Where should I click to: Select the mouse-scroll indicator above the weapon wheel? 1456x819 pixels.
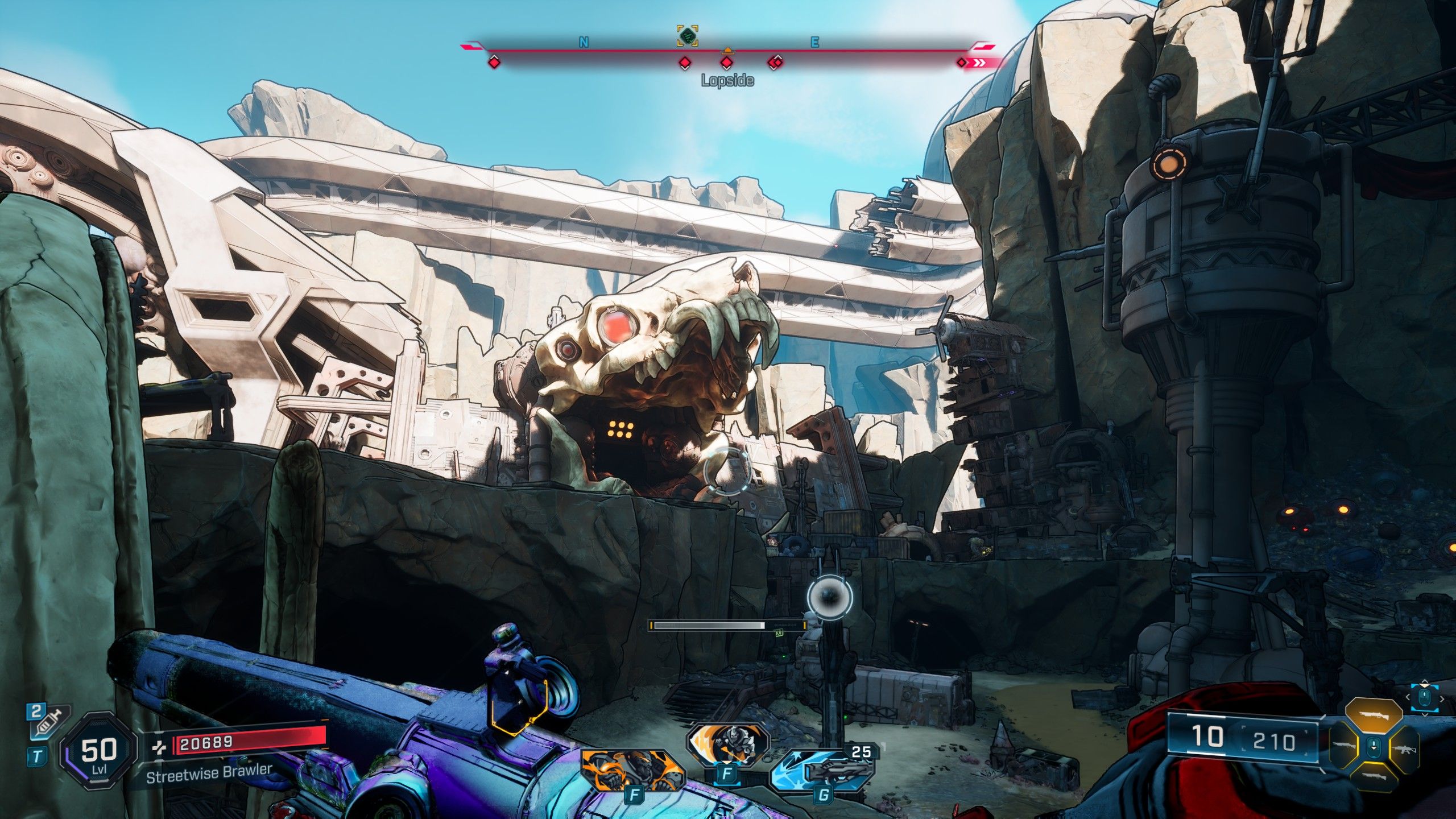(1424, 697)
